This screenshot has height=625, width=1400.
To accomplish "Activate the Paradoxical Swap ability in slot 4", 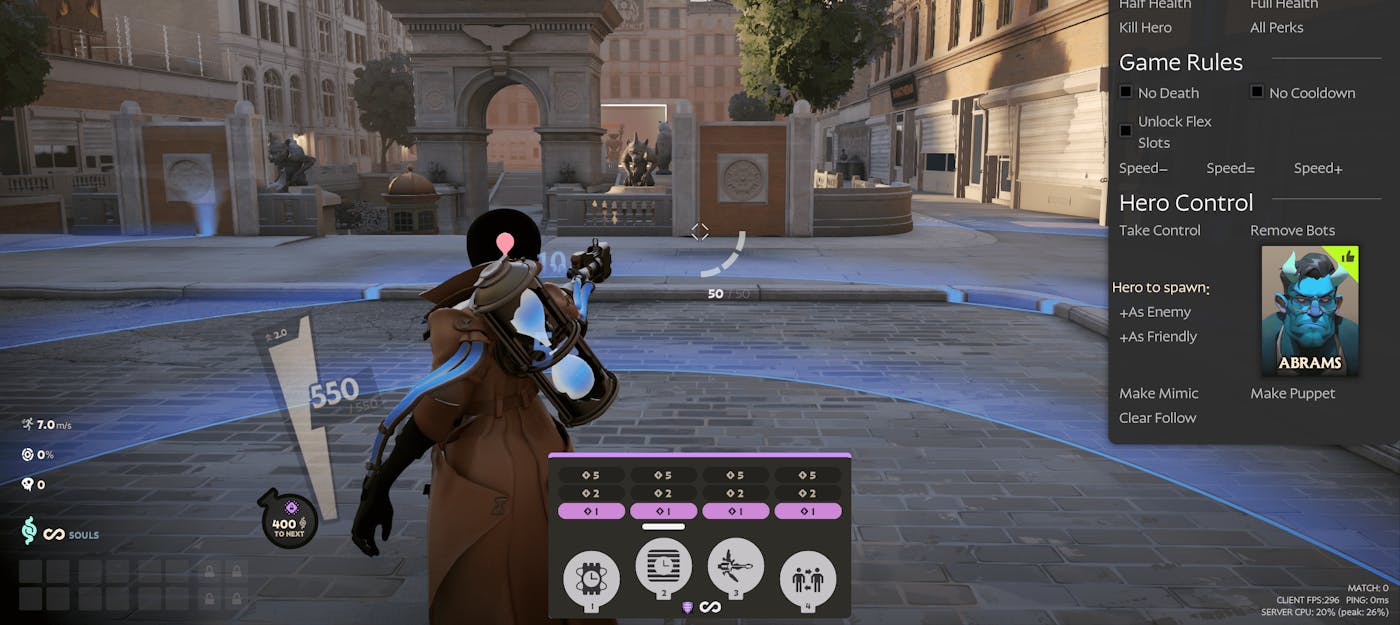I will (x=807, y=579).
